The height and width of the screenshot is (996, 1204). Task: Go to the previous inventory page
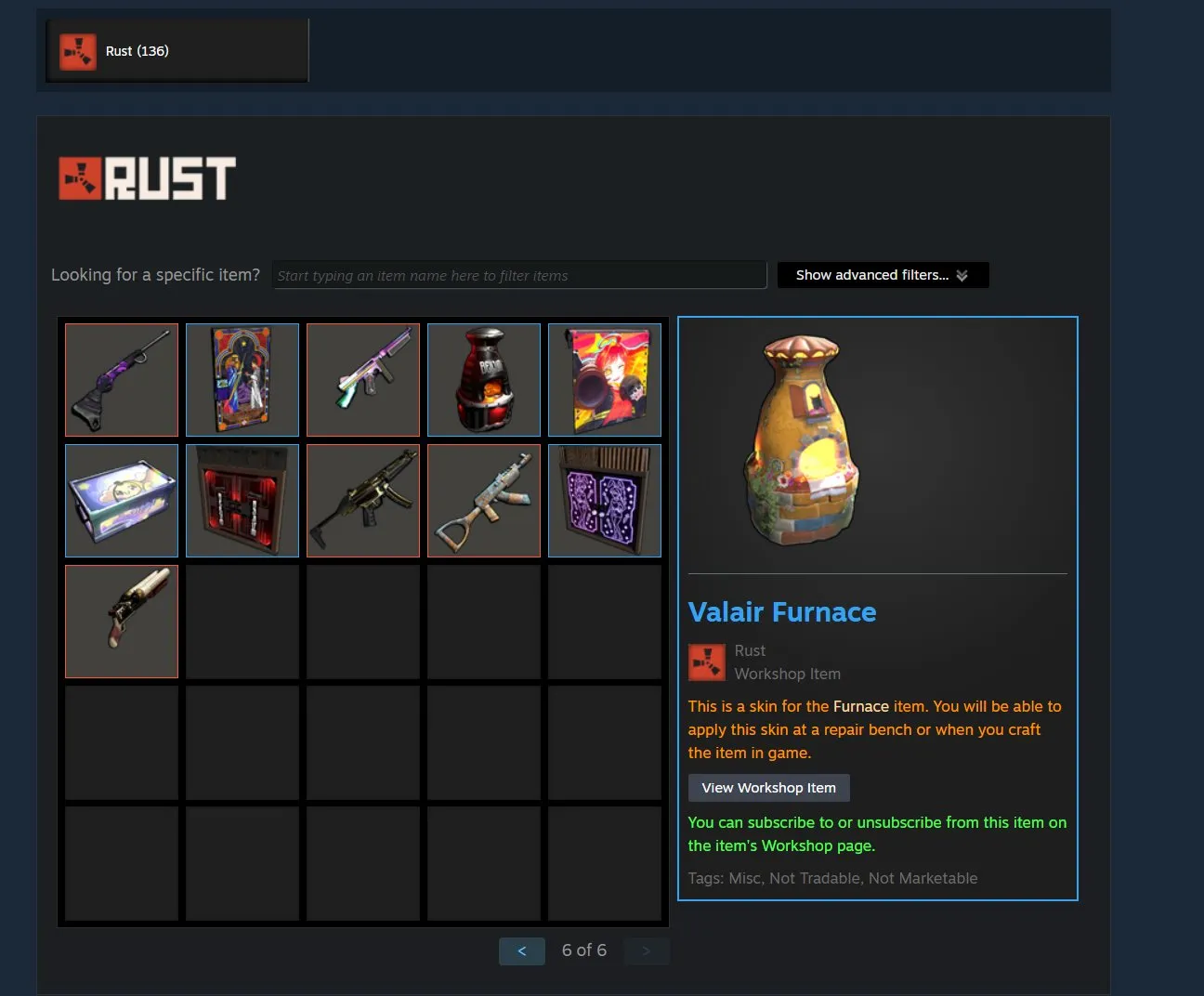pyautogui.click(x=521, y=950)
